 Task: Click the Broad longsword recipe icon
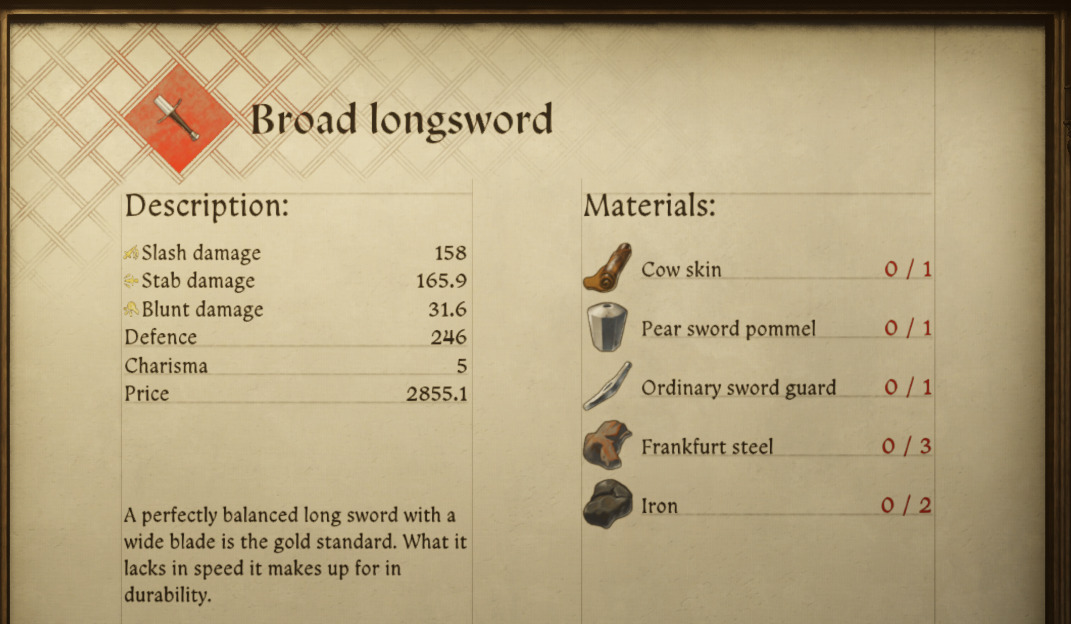[177, 119]
